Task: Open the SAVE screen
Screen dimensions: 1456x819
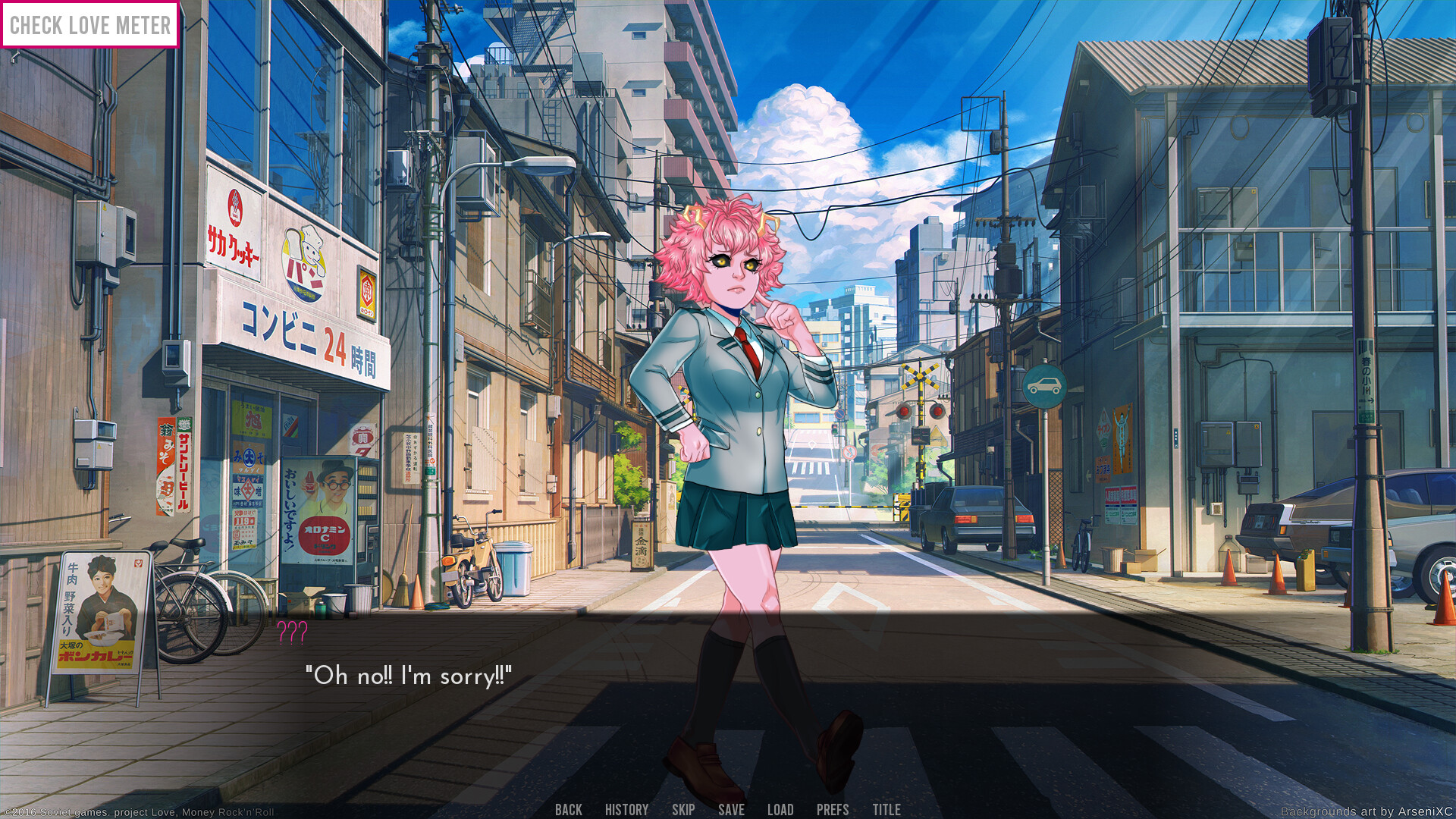Action: pyautogui.click(x=730, y=809)
